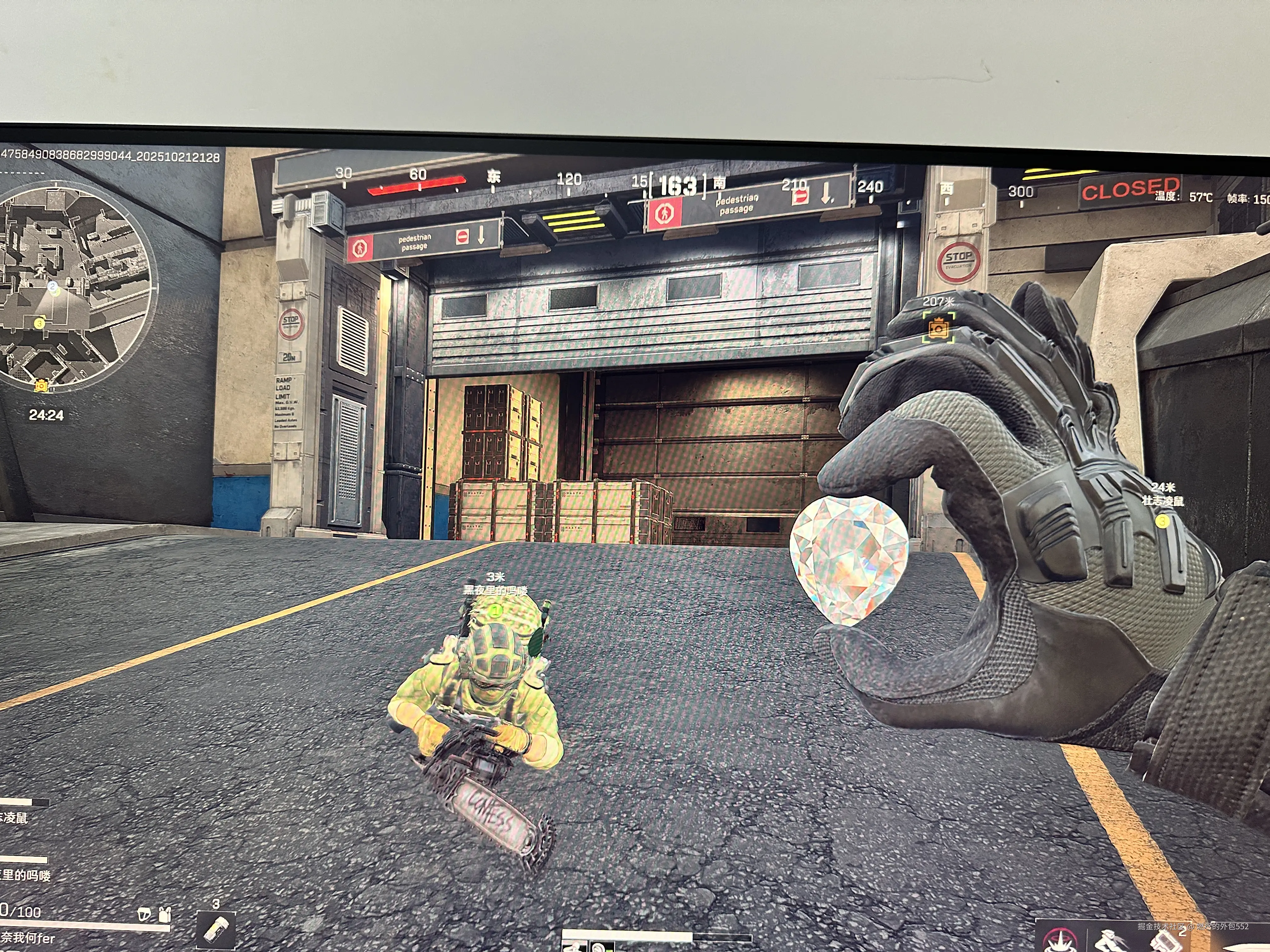This screenshot has width=1270, height=952.
Task: Click the orange camera marker under minimap
Action: [41, 386]
